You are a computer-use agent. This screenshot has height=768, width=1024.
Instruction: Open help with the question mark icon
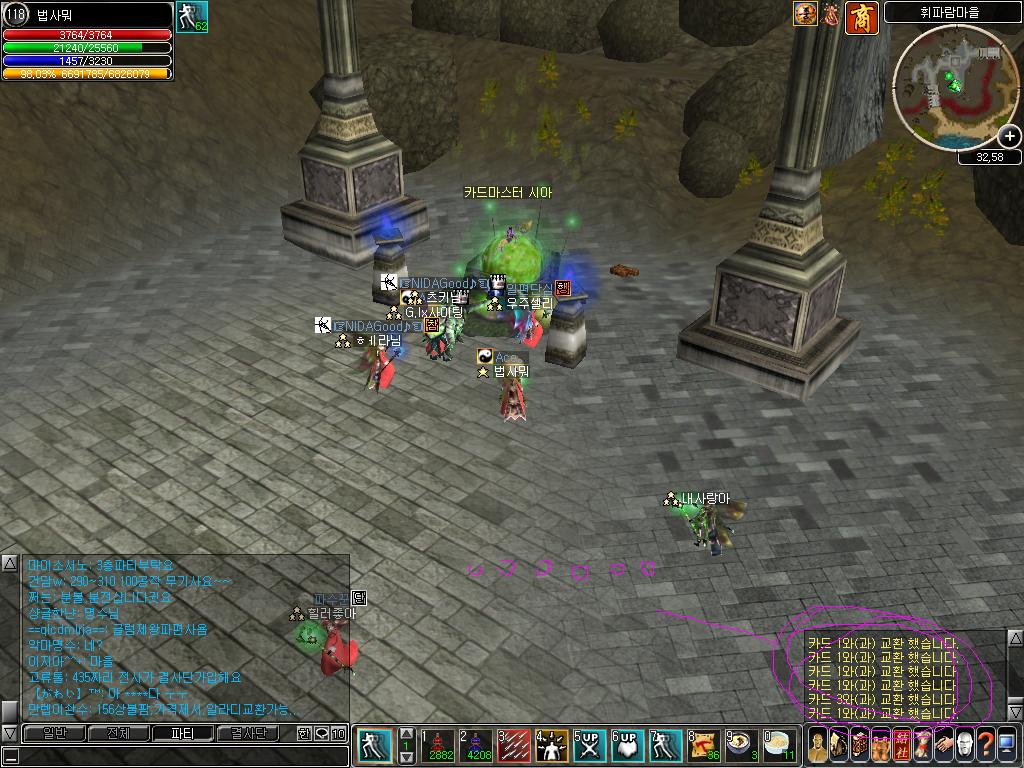pos(985,745)
